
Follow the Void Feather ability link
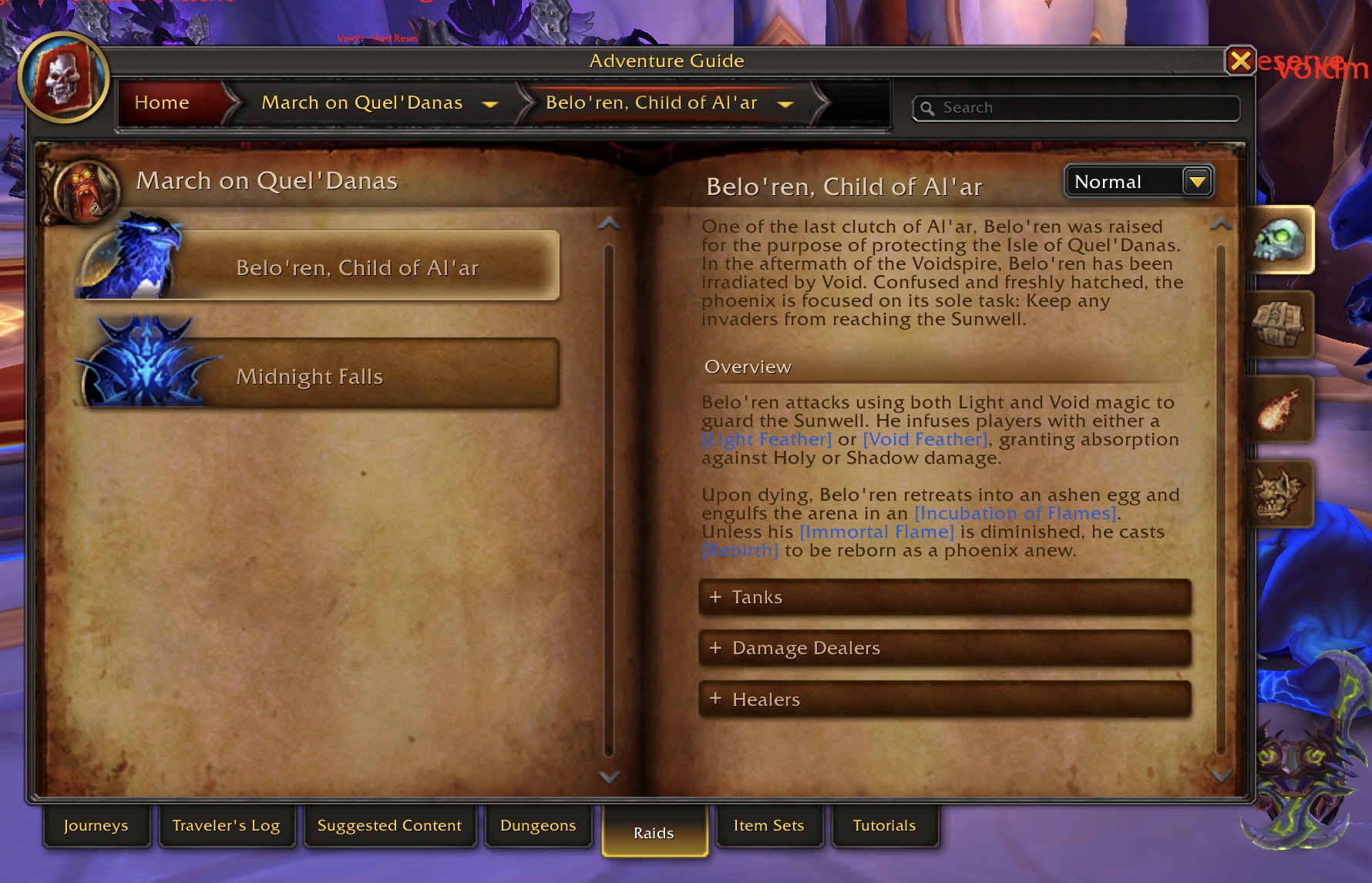coord(925,439)
